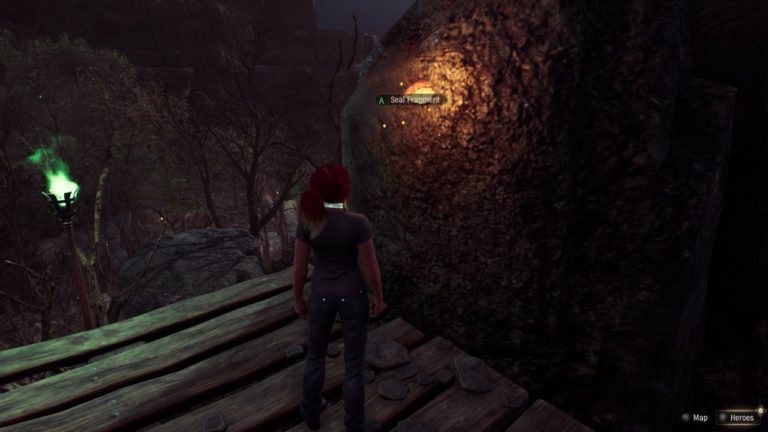Screen dimensions: 768x432
Task: Open the Map
Action: pos(695,417)
